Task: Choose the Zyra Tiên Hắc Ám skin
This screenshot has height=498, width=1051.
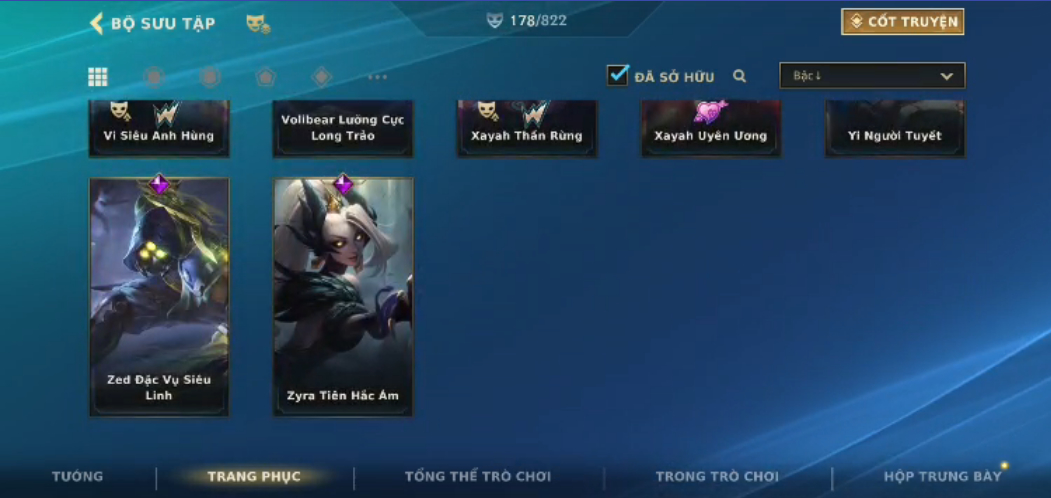Action: [x=343, y=297]
